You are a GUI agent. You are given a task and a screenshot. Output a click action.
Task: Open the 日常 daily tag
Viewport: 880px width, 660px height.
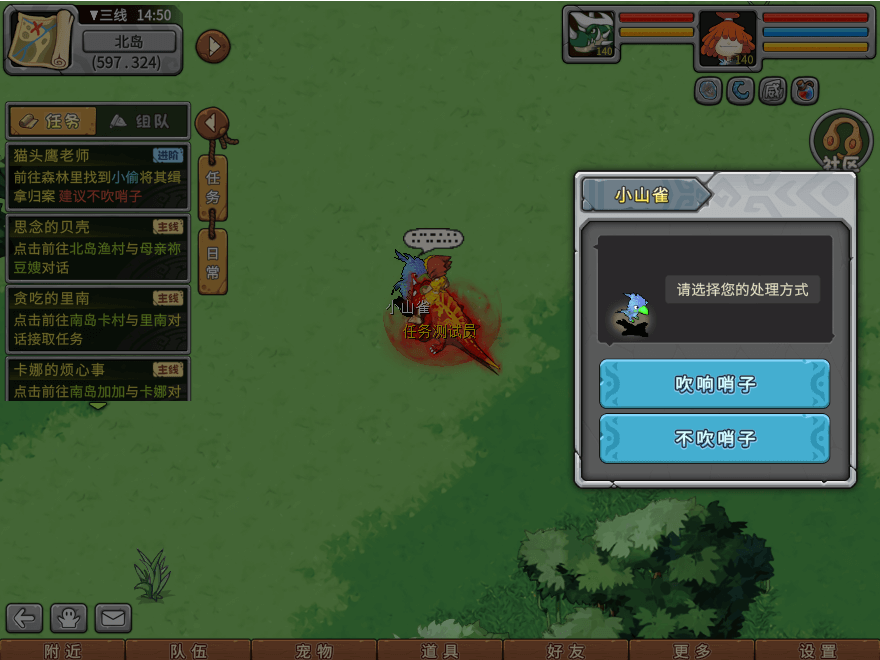[213, 262]
